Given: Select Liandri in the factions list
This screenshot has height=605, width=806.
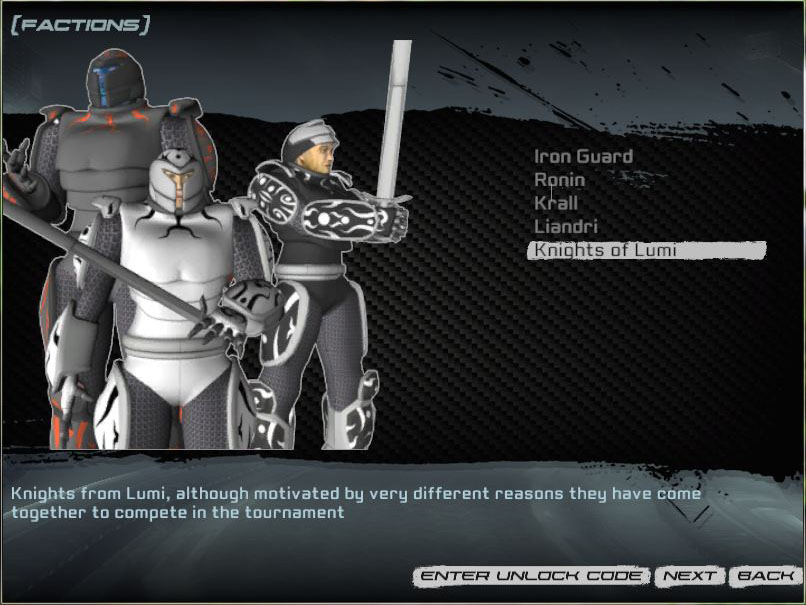Looking at the screenshot, I should click(566, 227).
